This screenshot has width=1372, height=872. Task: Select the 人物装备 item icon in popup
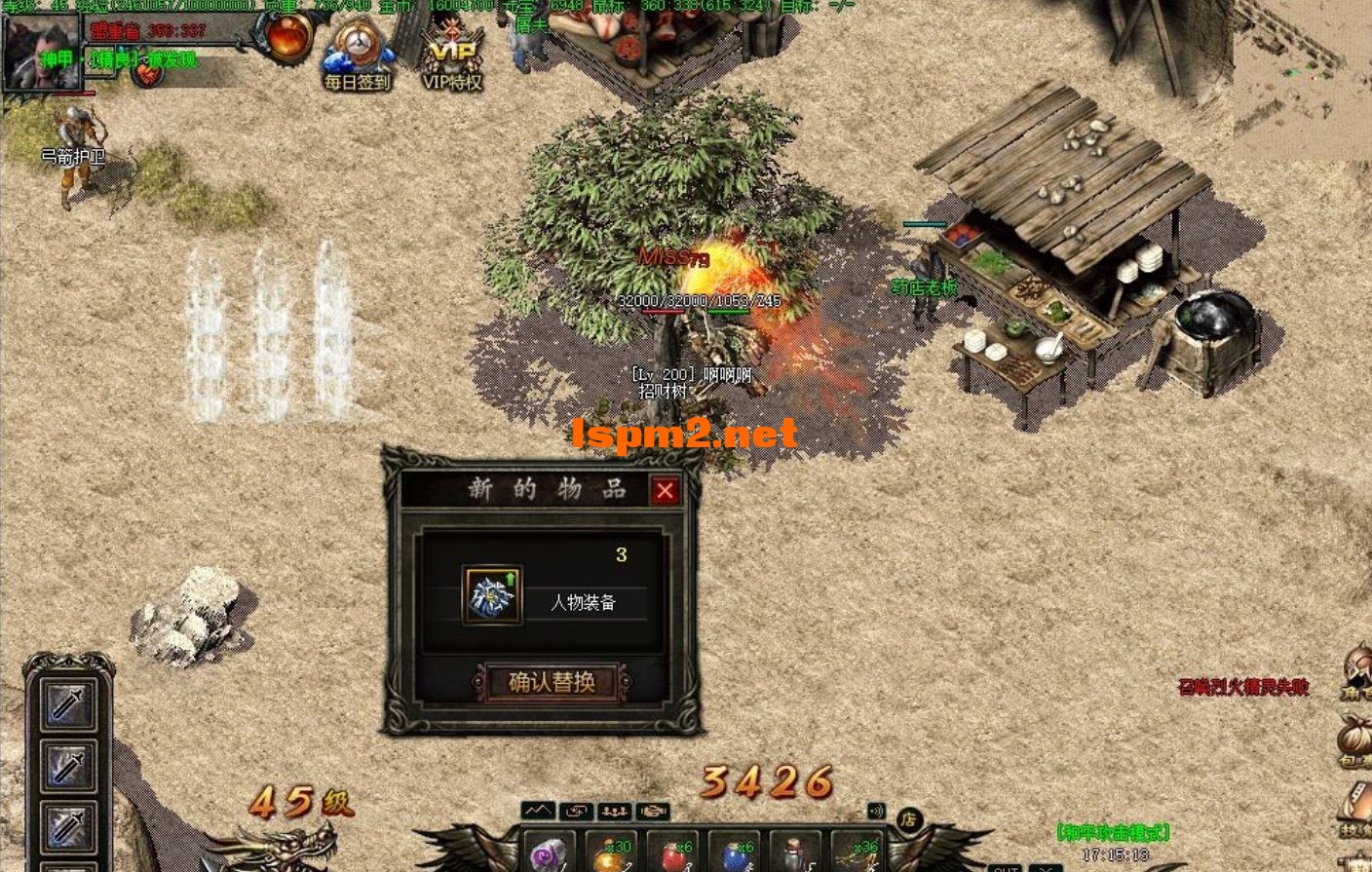coord(491,595)
